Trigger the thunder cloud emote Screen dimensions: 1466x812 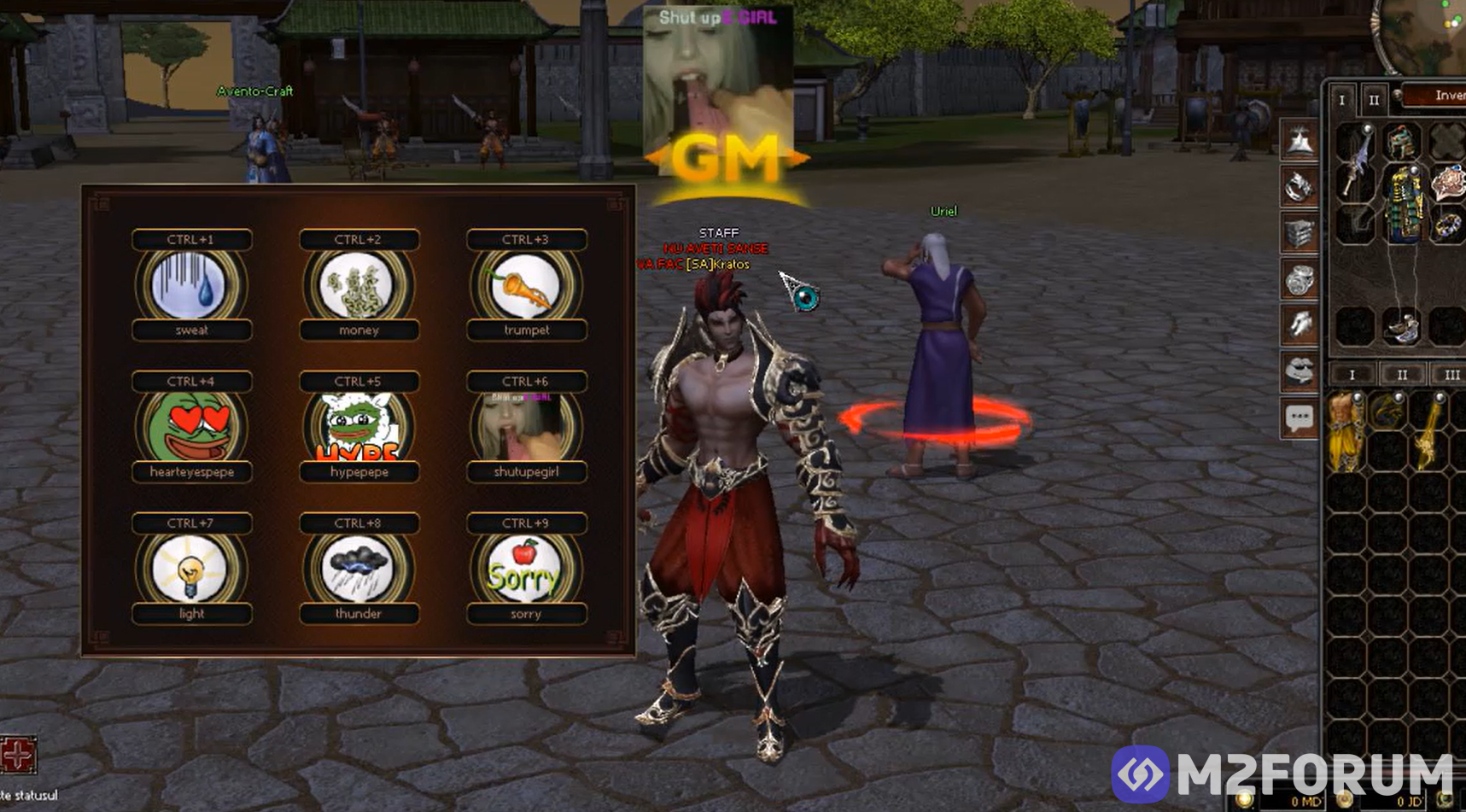click(x=359, y=570)
